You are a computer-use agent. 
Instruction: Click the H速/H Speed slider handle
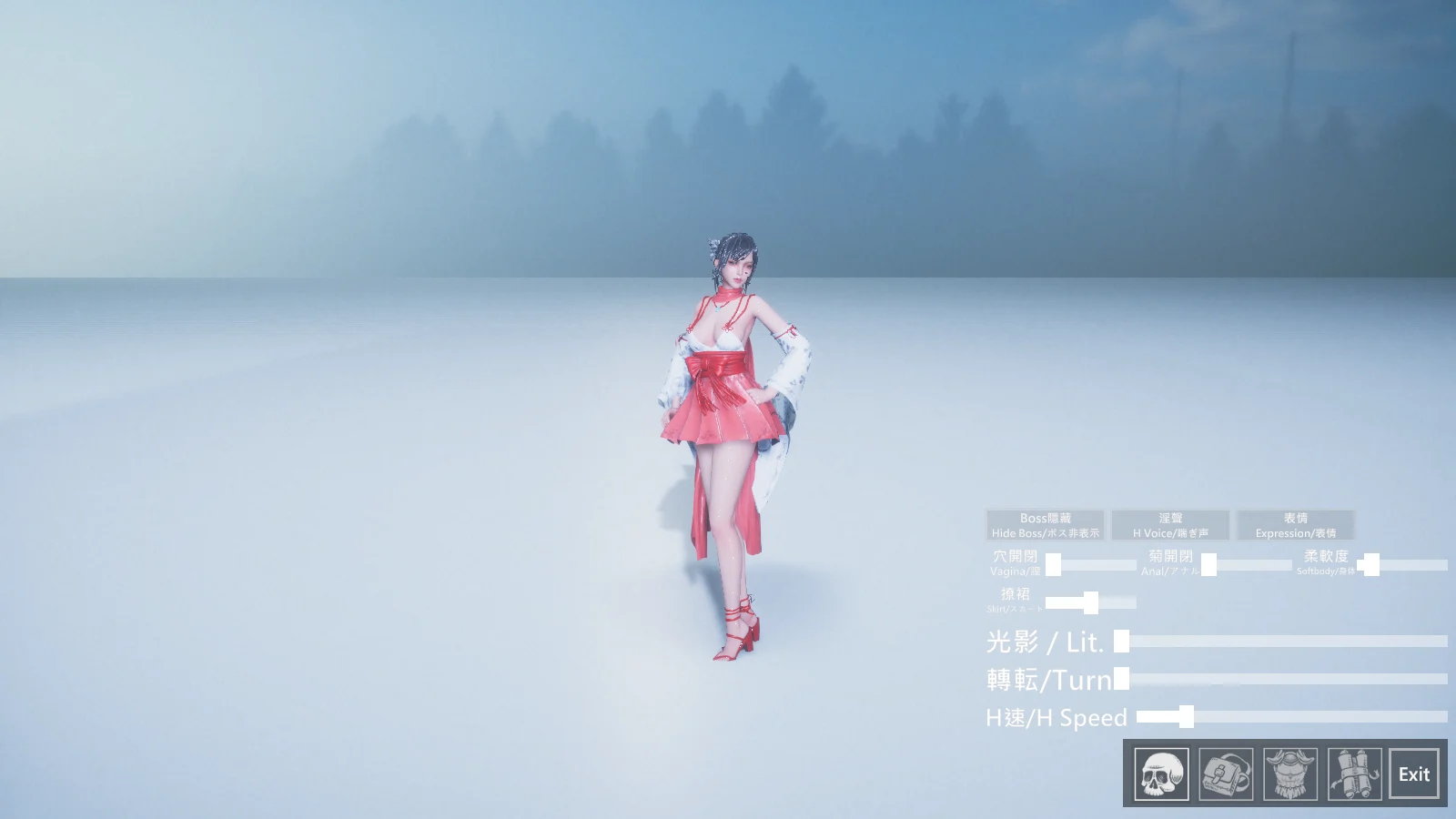click(x=1187, y=716)
